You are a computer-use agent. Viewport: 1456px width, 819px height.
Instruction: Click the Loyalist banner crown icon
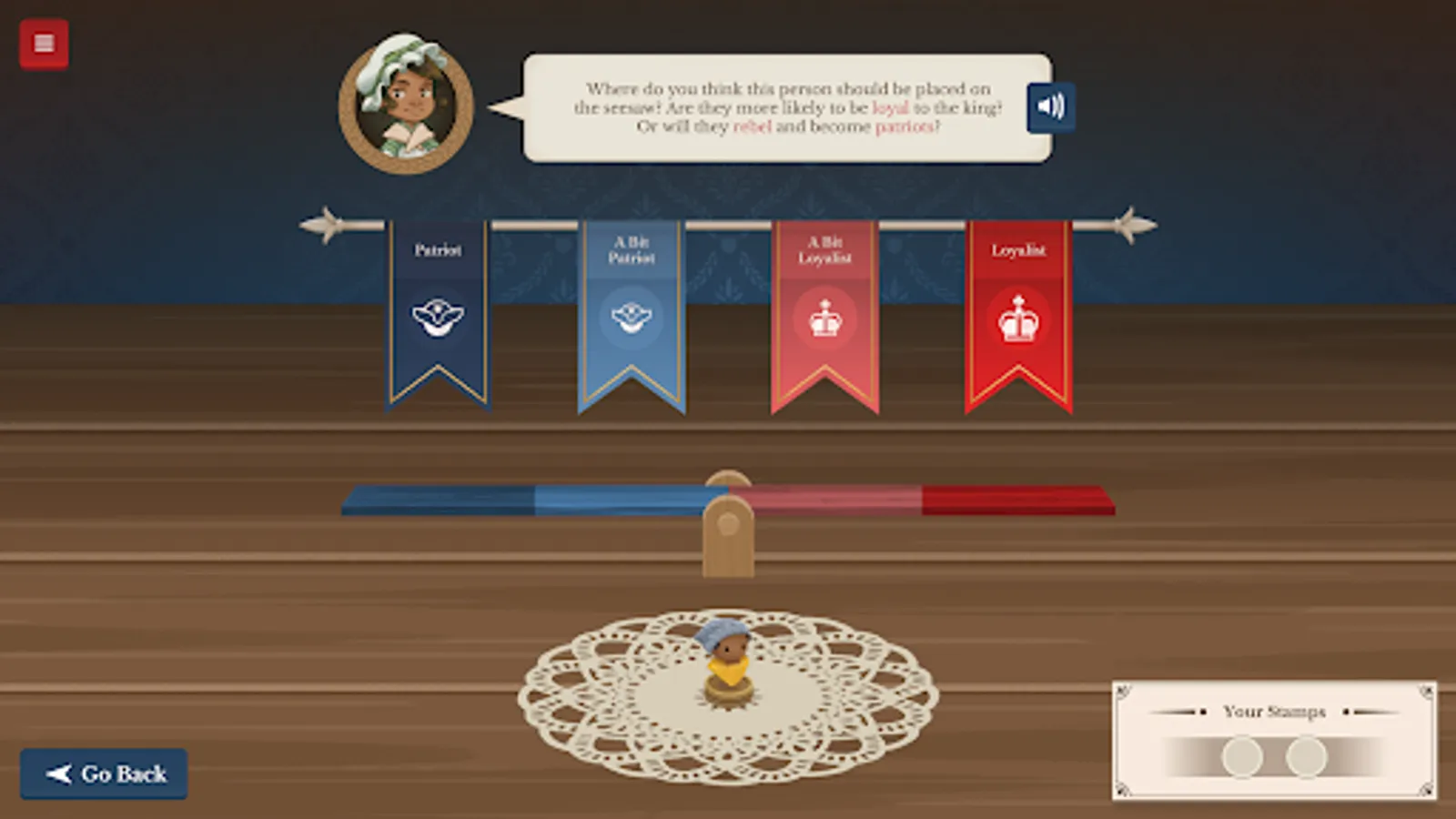pyautogui.click(x=1018, y=319)
